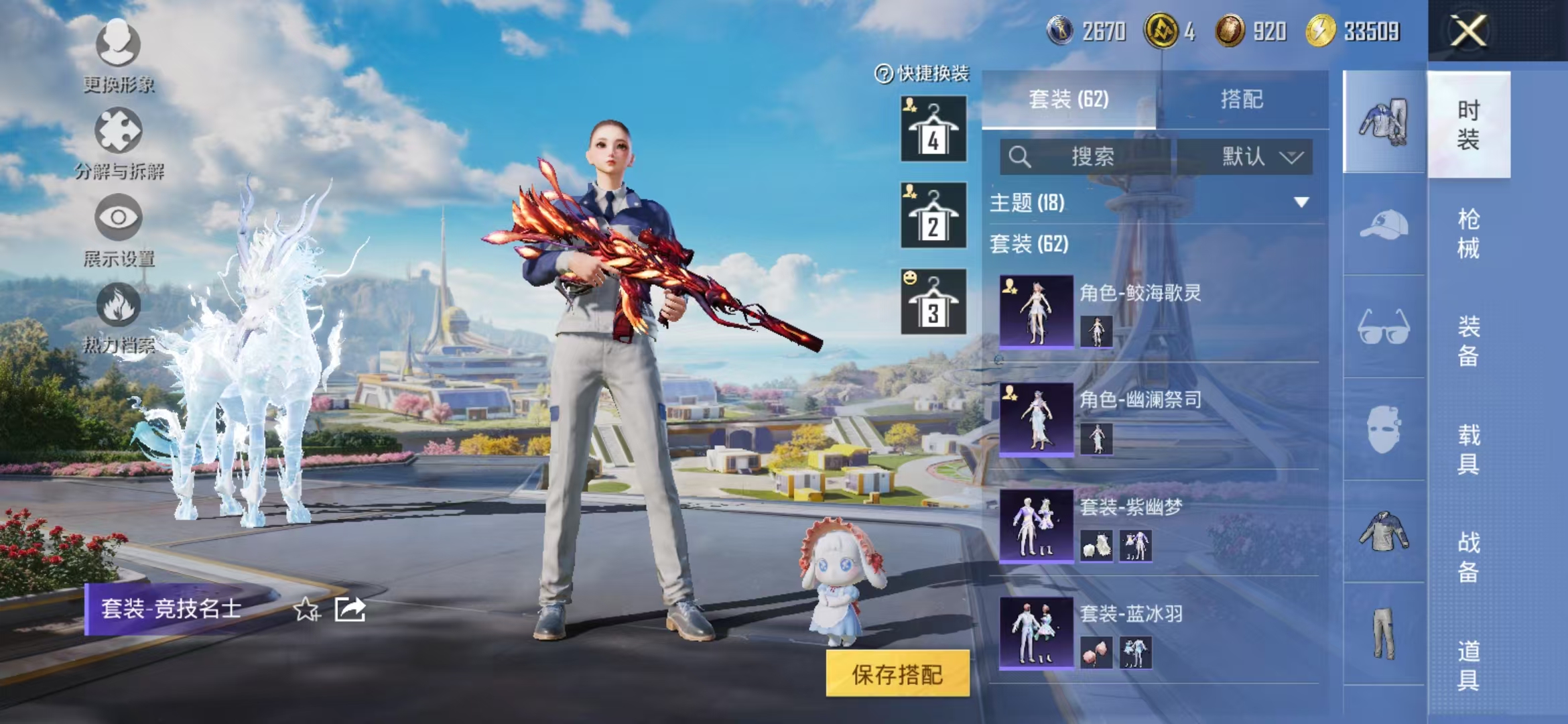The height and width of the screenshot is (724, 1568).
Task: Switch to the 搭配 tab
Action: click(1243, 99)
